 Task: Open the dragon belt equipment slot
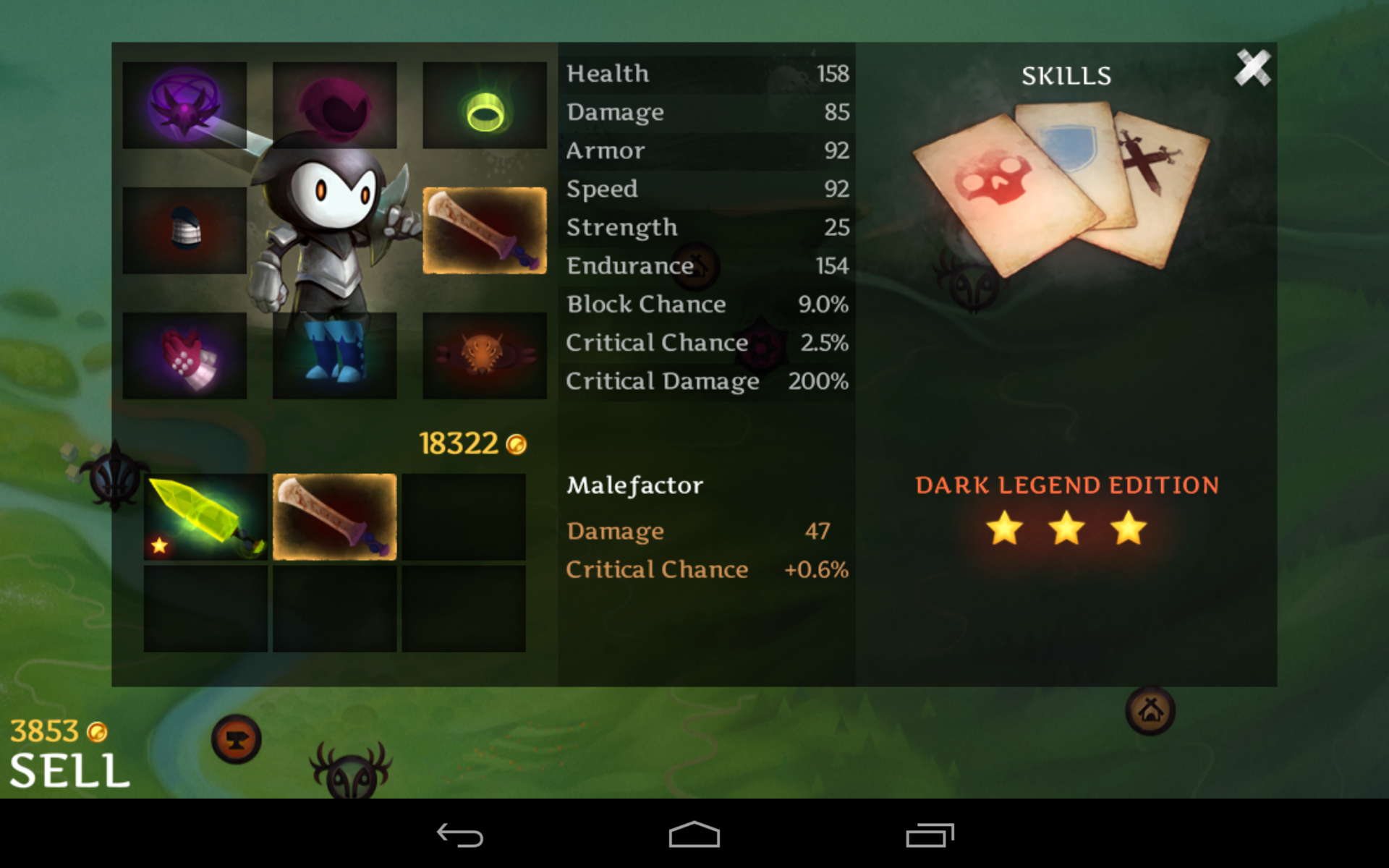(484, 355)
